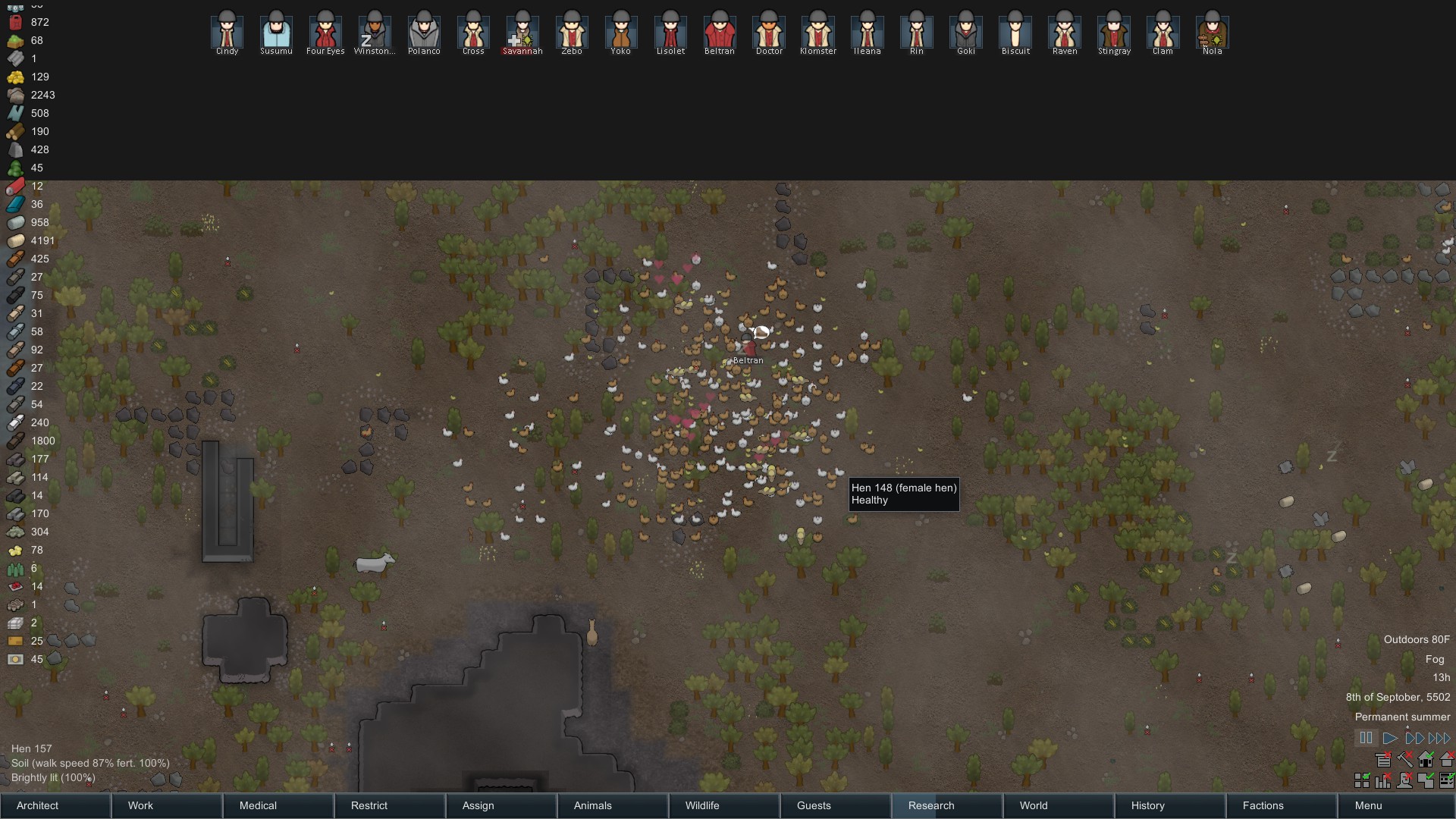This screenshot has width=1456, height=819.
Task: Open the Factions screen
Action: click(1261, 806)
